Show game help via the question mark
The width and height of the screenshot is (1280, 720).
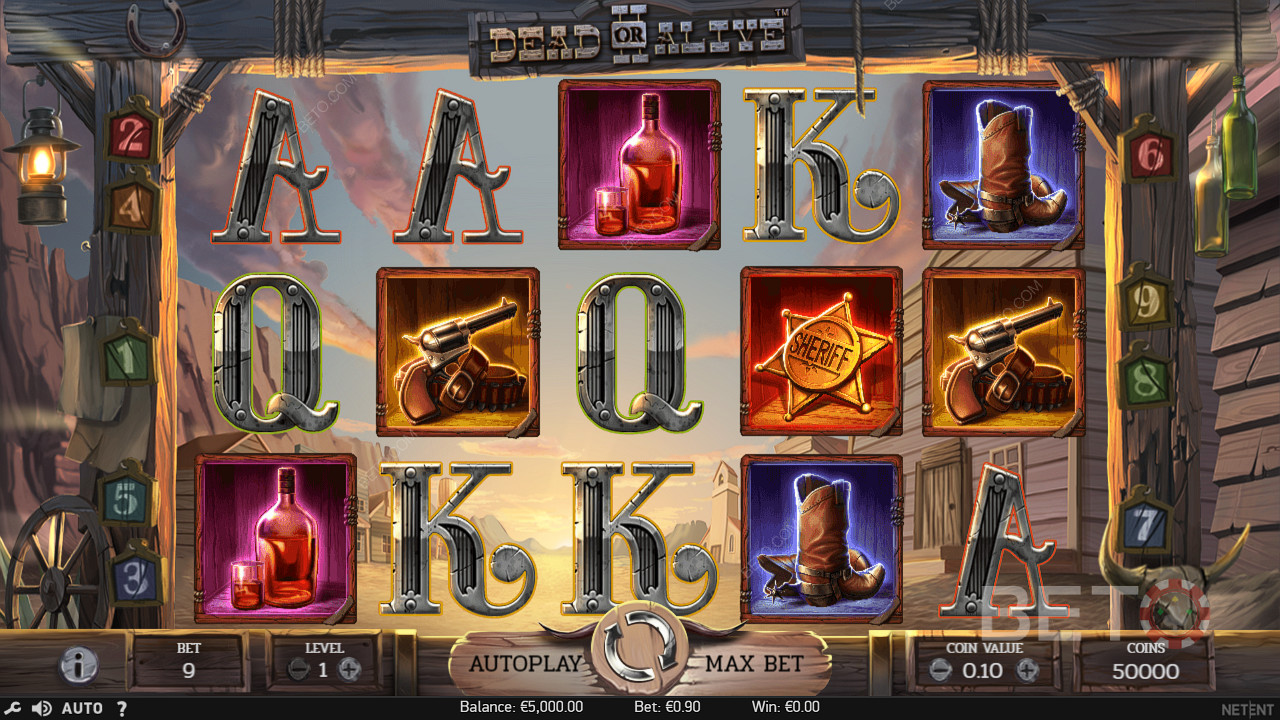(122, 708)
